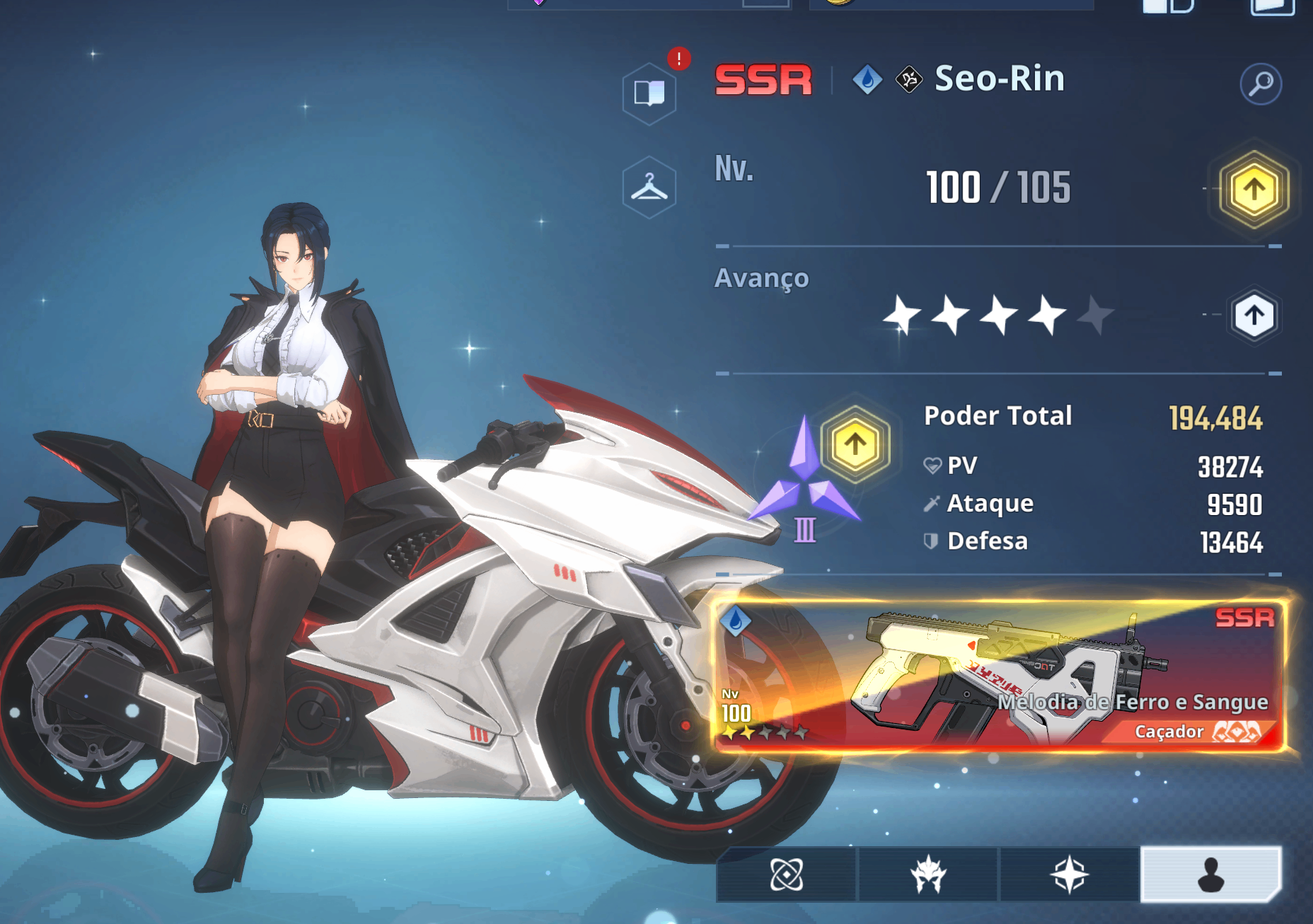1313x924 pixels.
Task: Open the book icon with red alert
Action: tap(649, 93)
